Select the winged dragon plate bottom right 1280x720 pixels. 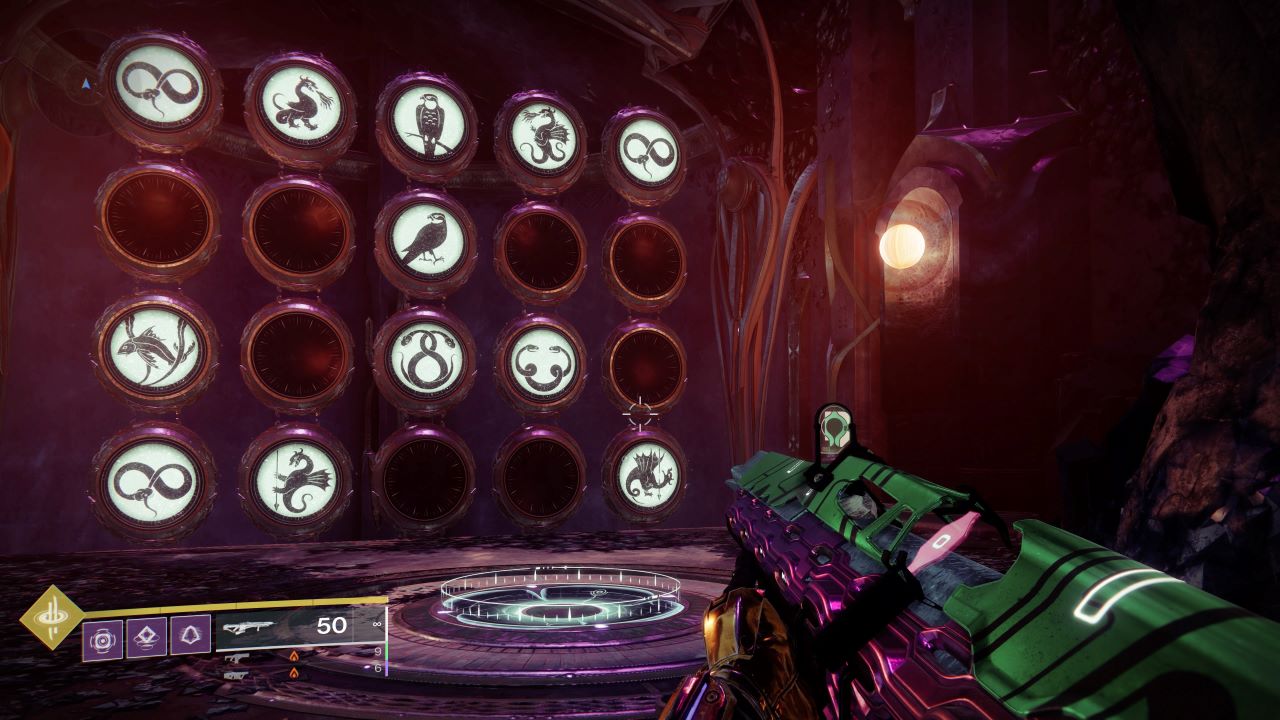tap(645, 477)
